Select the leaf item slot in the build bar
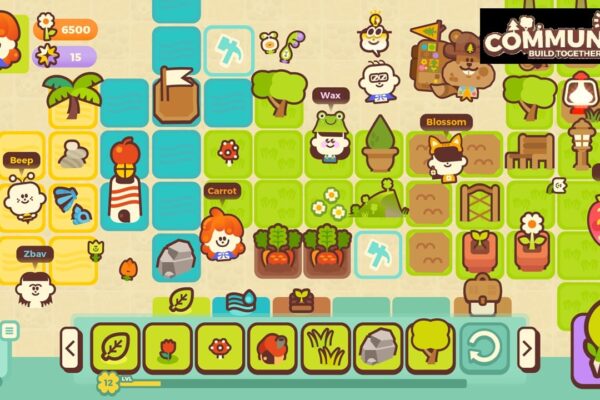Image resolution: width=600 pixels, height=400 pixels. (115, 348)
